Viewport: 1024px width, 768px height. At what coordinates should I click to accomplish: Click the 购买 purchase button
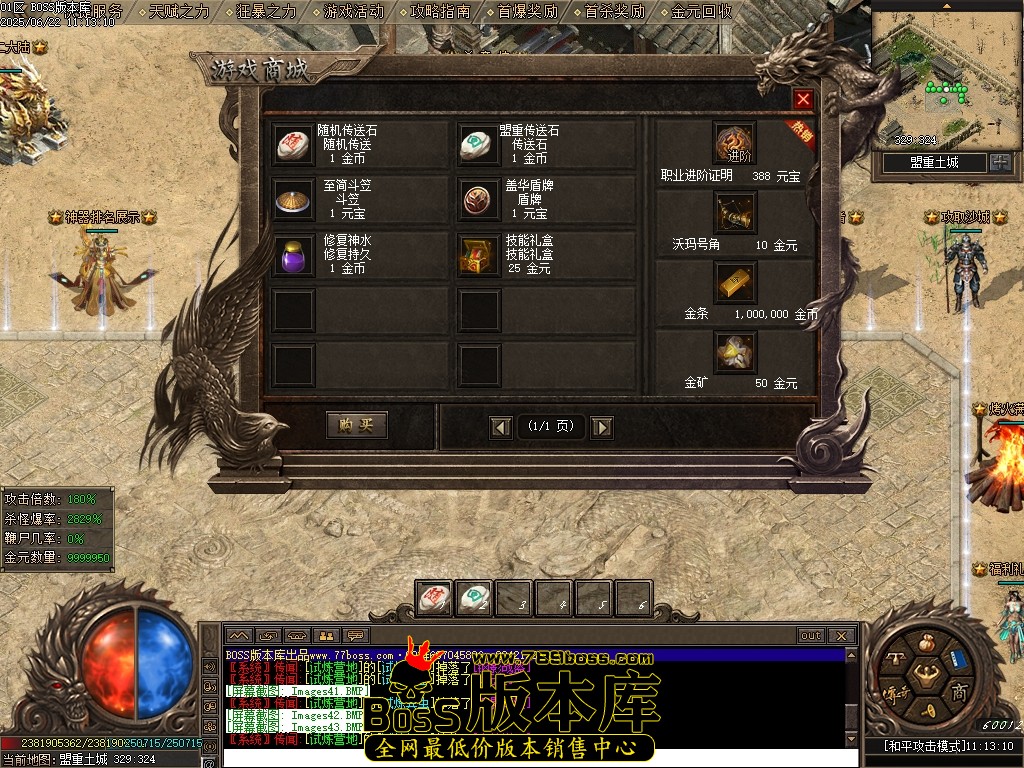click(356, 425)
